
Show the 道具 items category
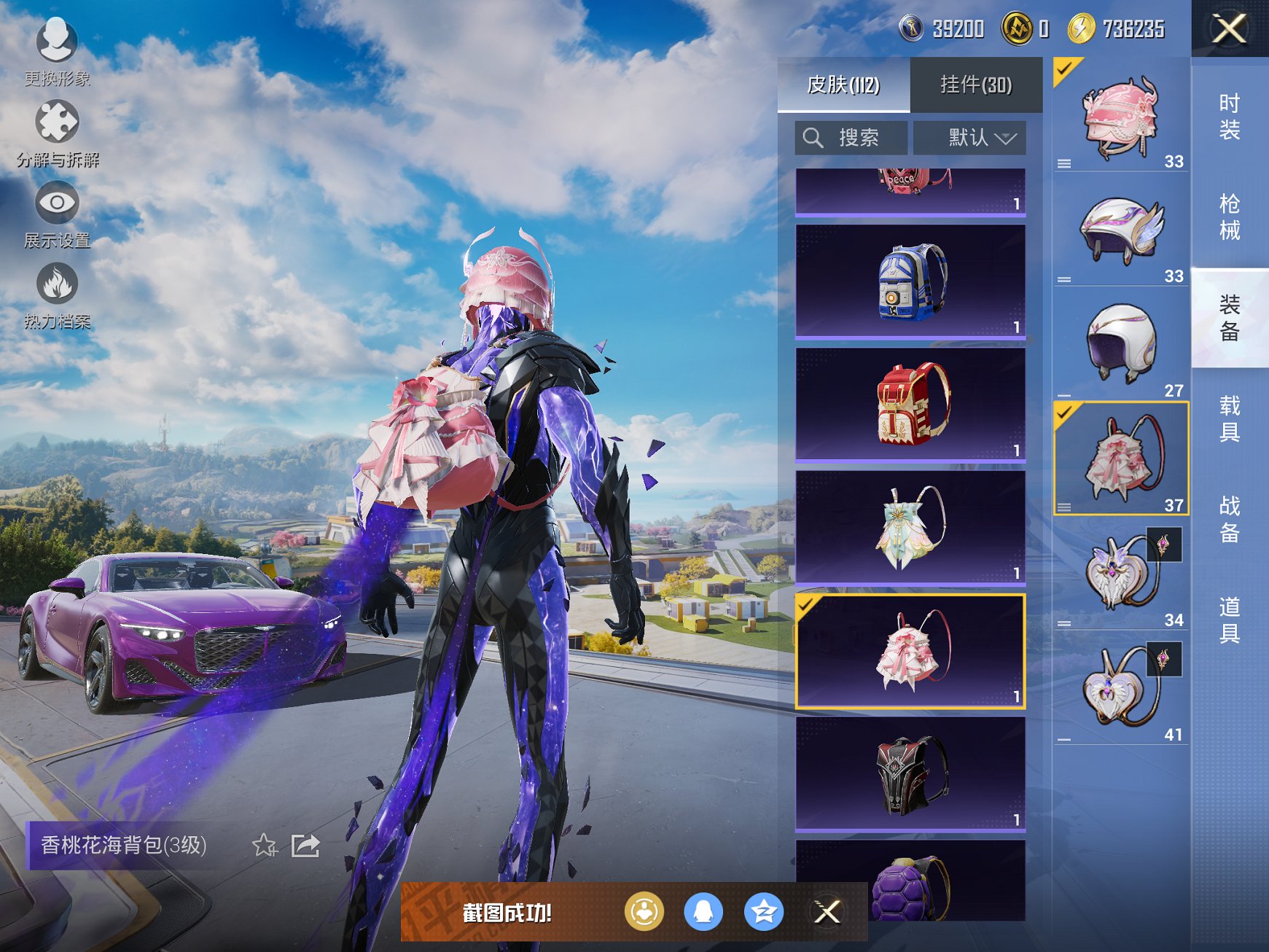click(1230, 620)
